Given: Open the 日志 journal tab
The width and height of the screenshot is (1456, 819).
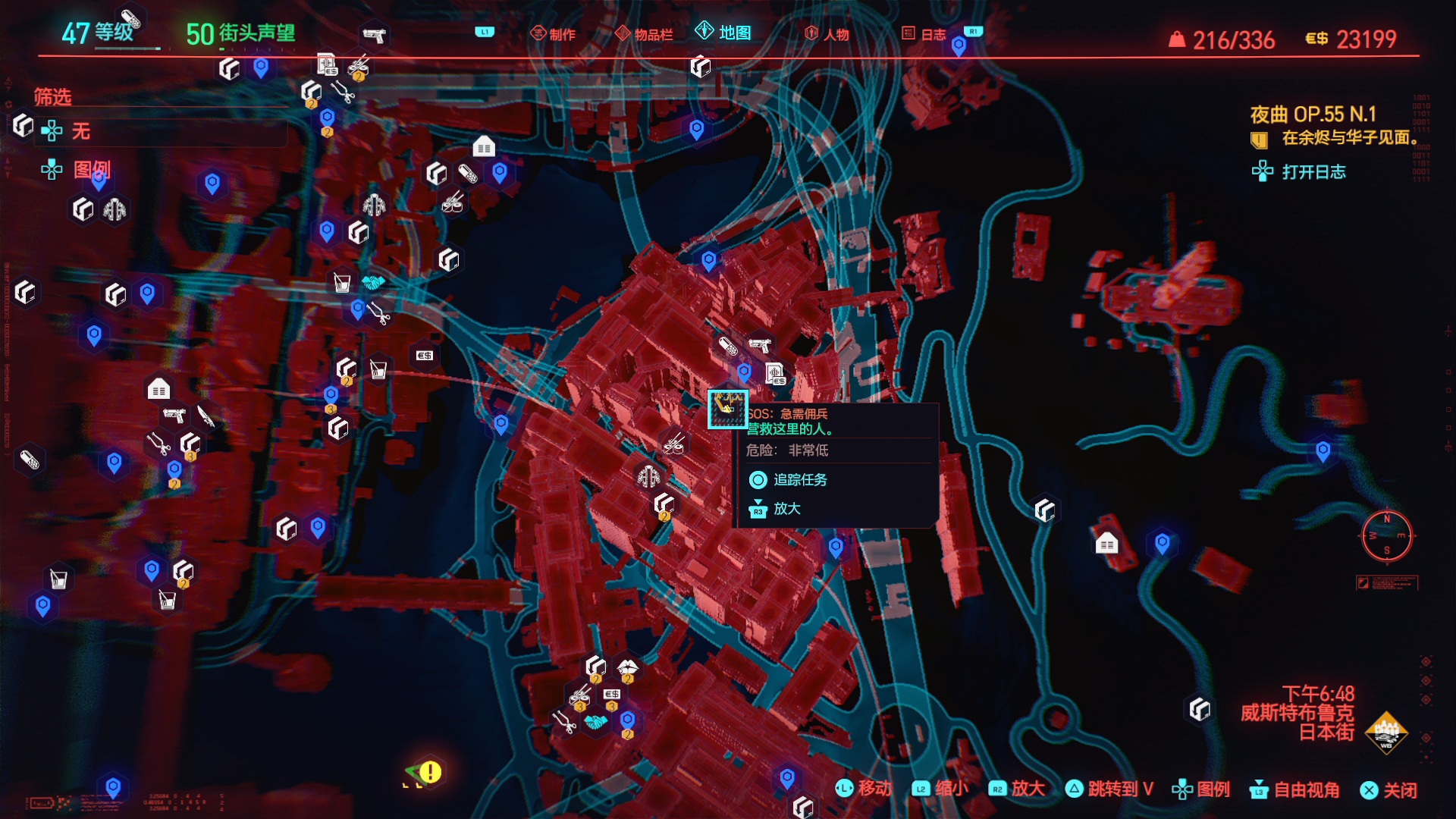Looking at the screenshot, I should 924,34.
